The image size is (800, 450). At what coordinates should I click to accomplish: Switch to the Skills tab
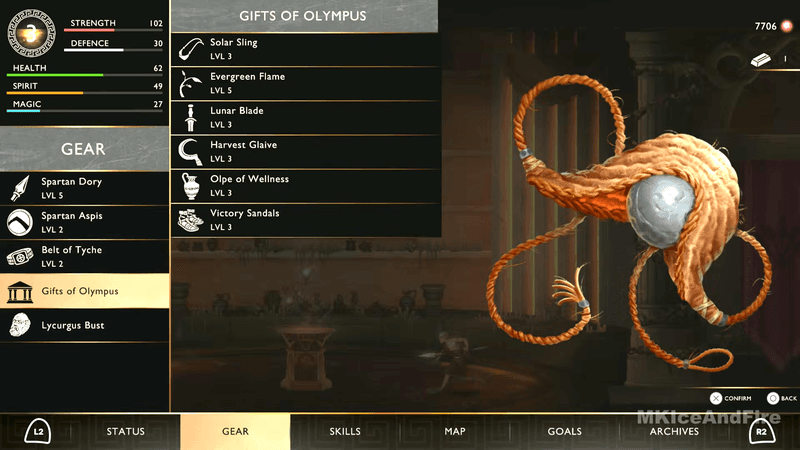pos(345,432)
